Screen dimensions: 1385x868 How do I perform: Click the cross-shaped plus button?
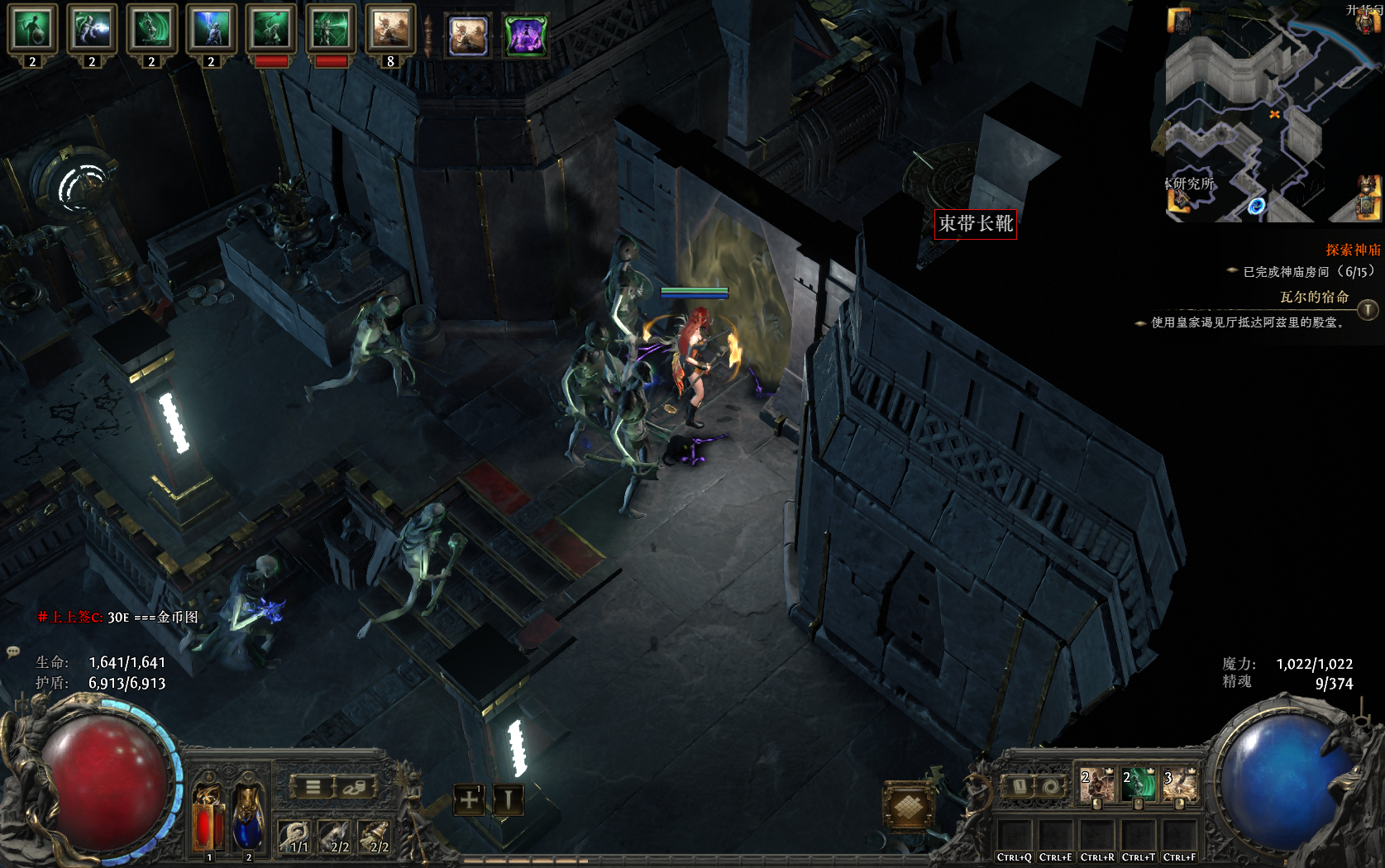tap(469, 800)
